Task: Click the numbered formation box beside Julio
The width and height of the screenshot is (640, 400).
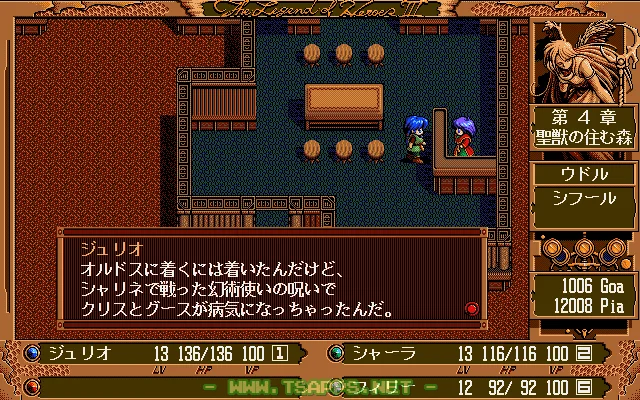Action: click(281, 352)
